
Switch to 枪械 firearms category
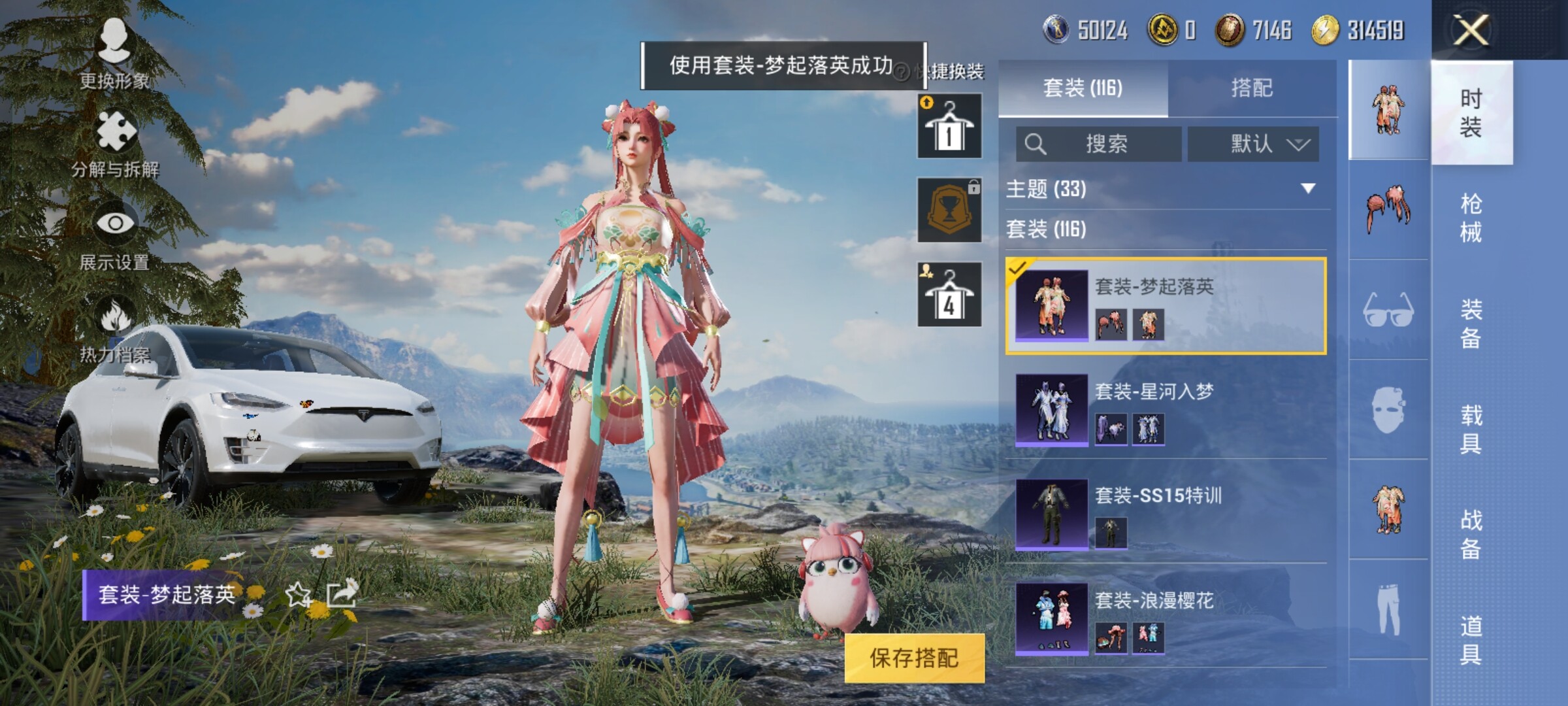[x=1471, y=218]
